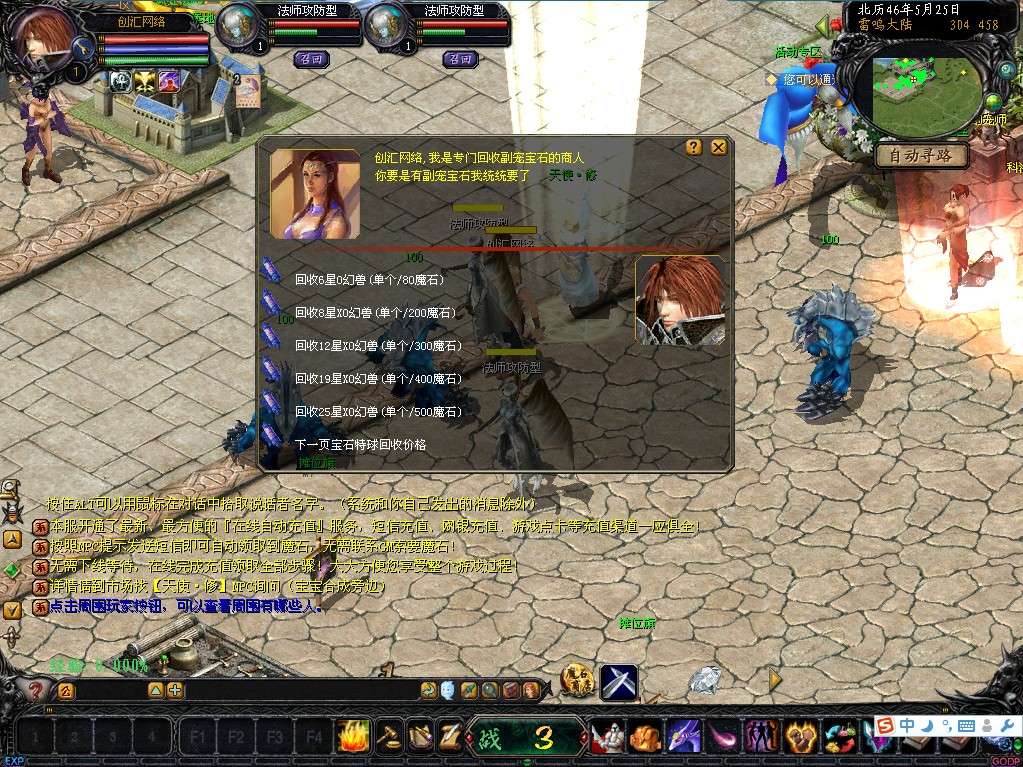Go to 下一页宝石特球回收价格
Screen dimensions: 1023x767
[360, 444]
